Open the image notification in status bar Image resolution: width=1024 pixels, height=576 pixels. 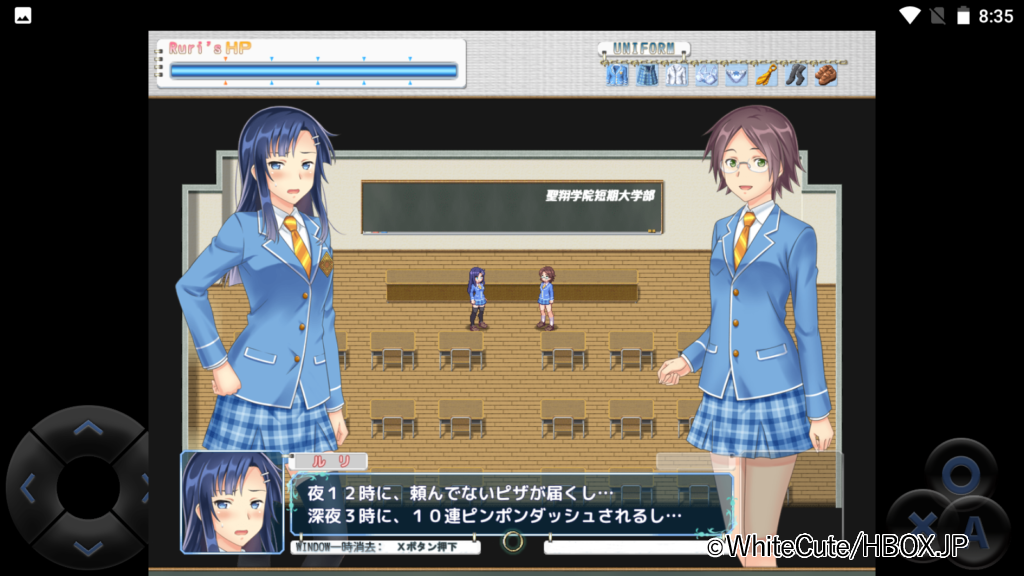coord(22,15)
